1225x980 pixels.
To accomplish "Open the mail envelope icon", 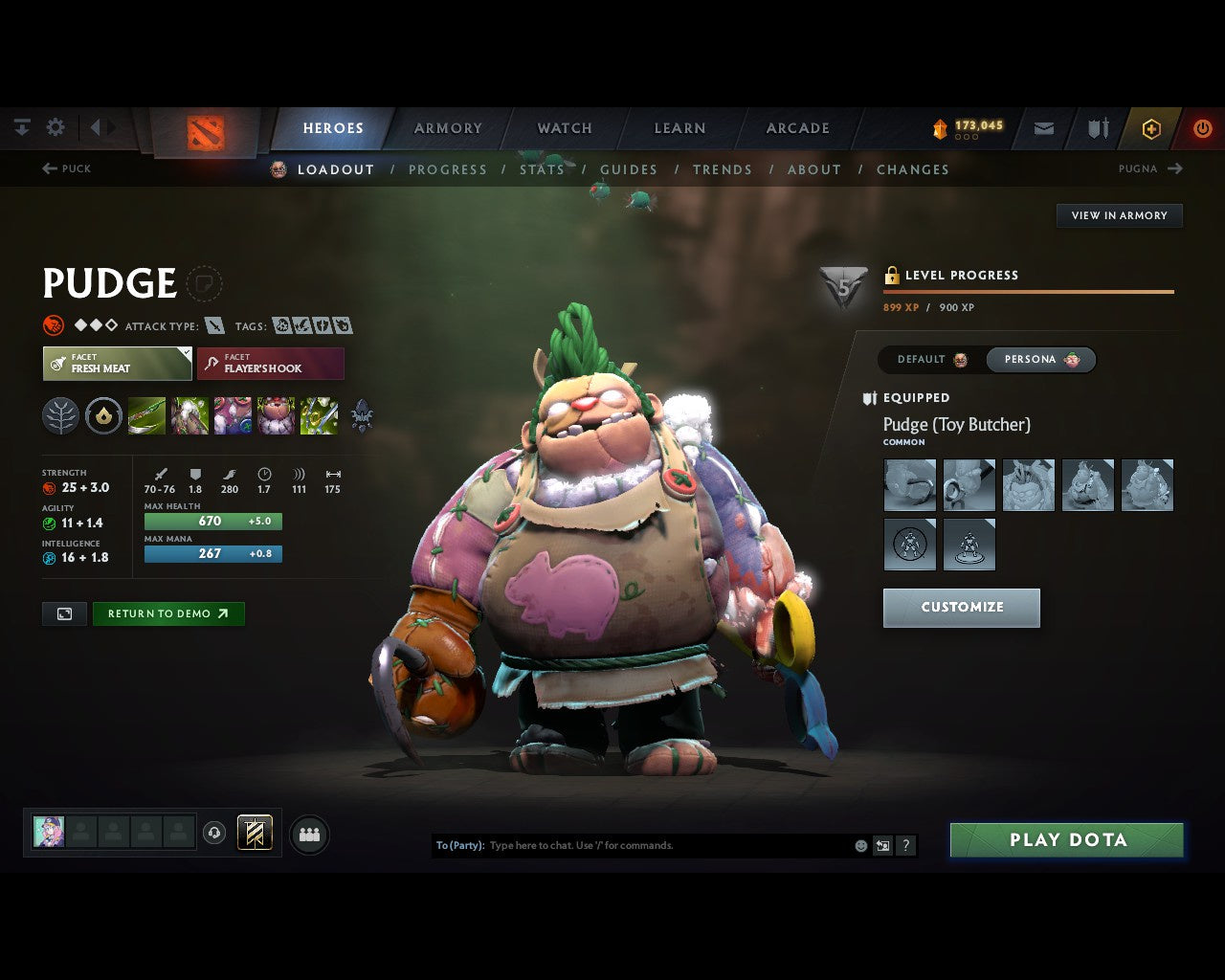I will 1043,127.
